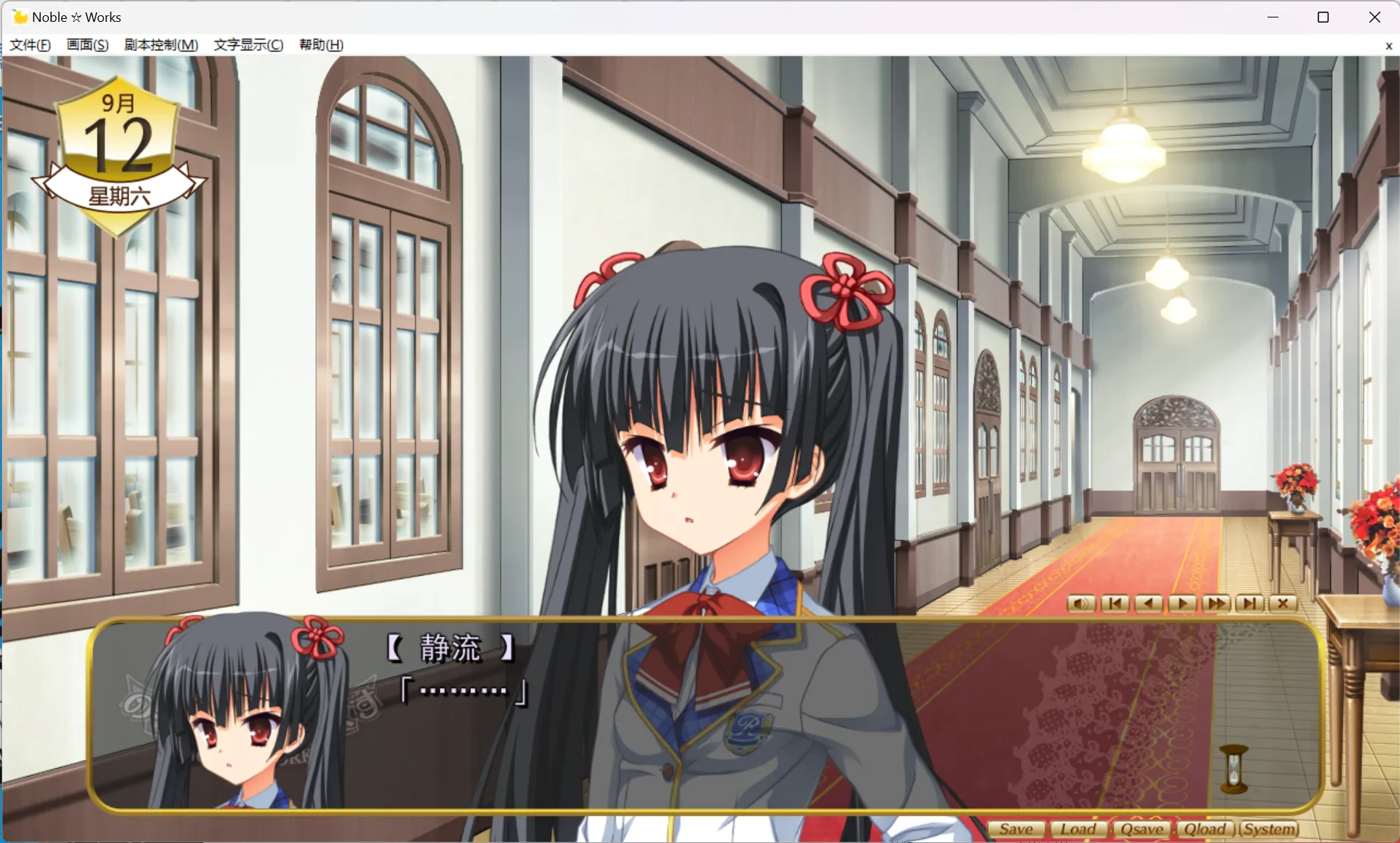Screen dimensions: 1400x843
Task: Open the 画面(S) settings menu
Action: coord(87,44)
